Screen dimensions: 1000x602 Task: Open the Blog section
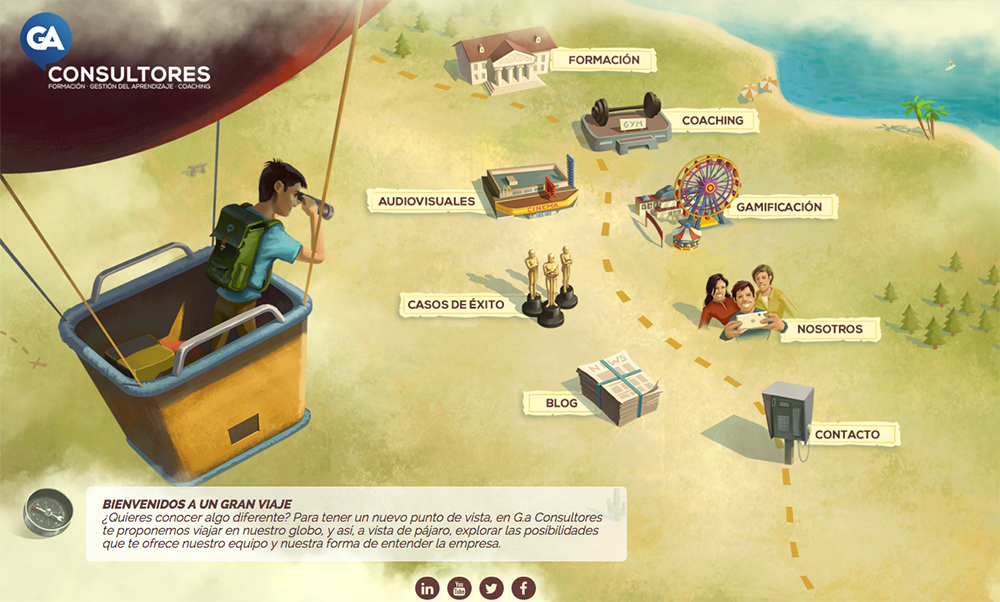coord(561,404)
